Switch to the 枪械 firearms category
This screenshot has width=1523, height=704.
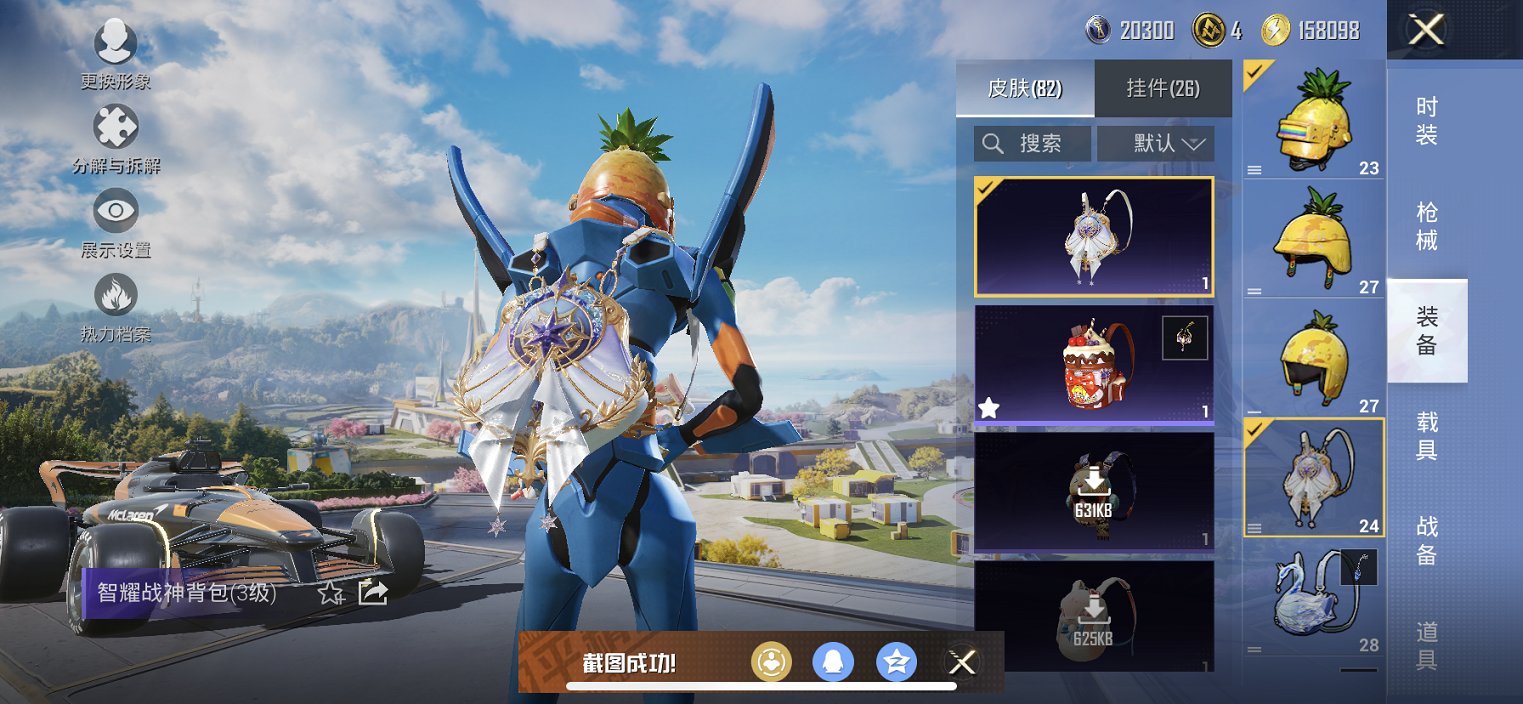click(x=1427, y=226)
